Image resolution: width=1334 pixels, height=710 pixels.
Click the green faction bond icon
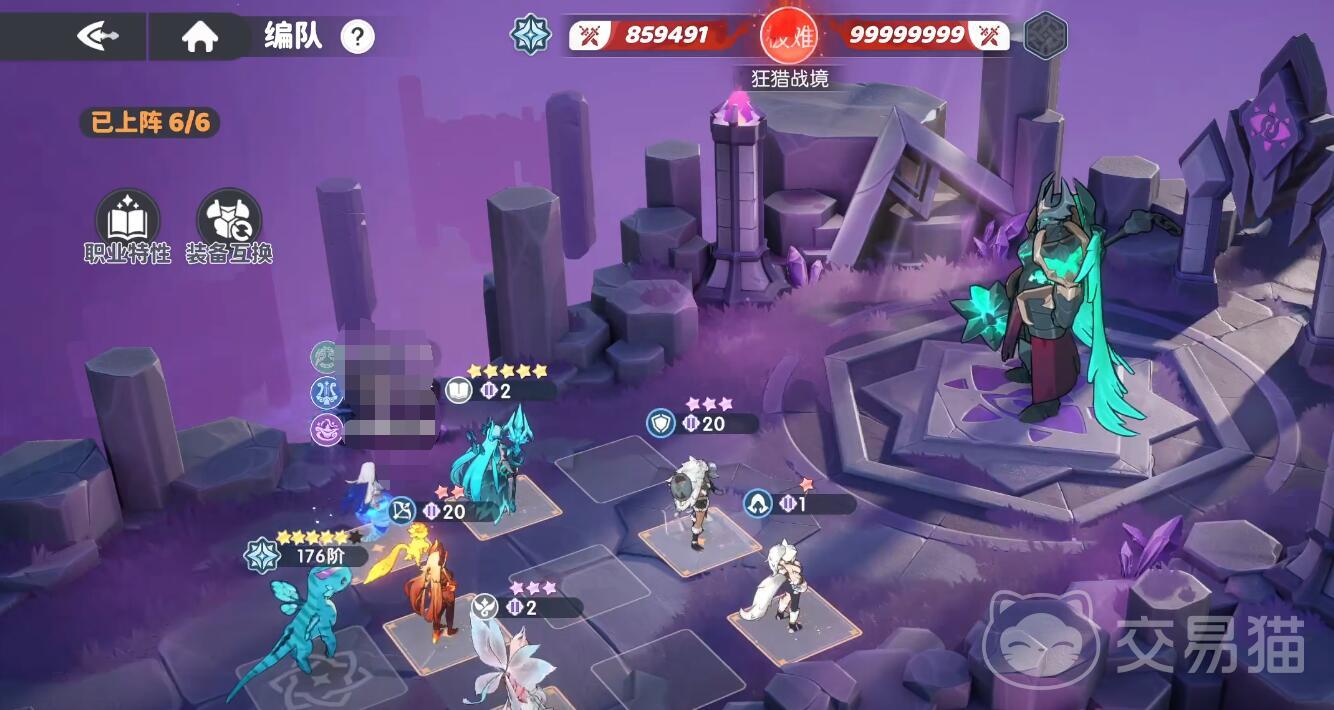click(x=325, y=356)
